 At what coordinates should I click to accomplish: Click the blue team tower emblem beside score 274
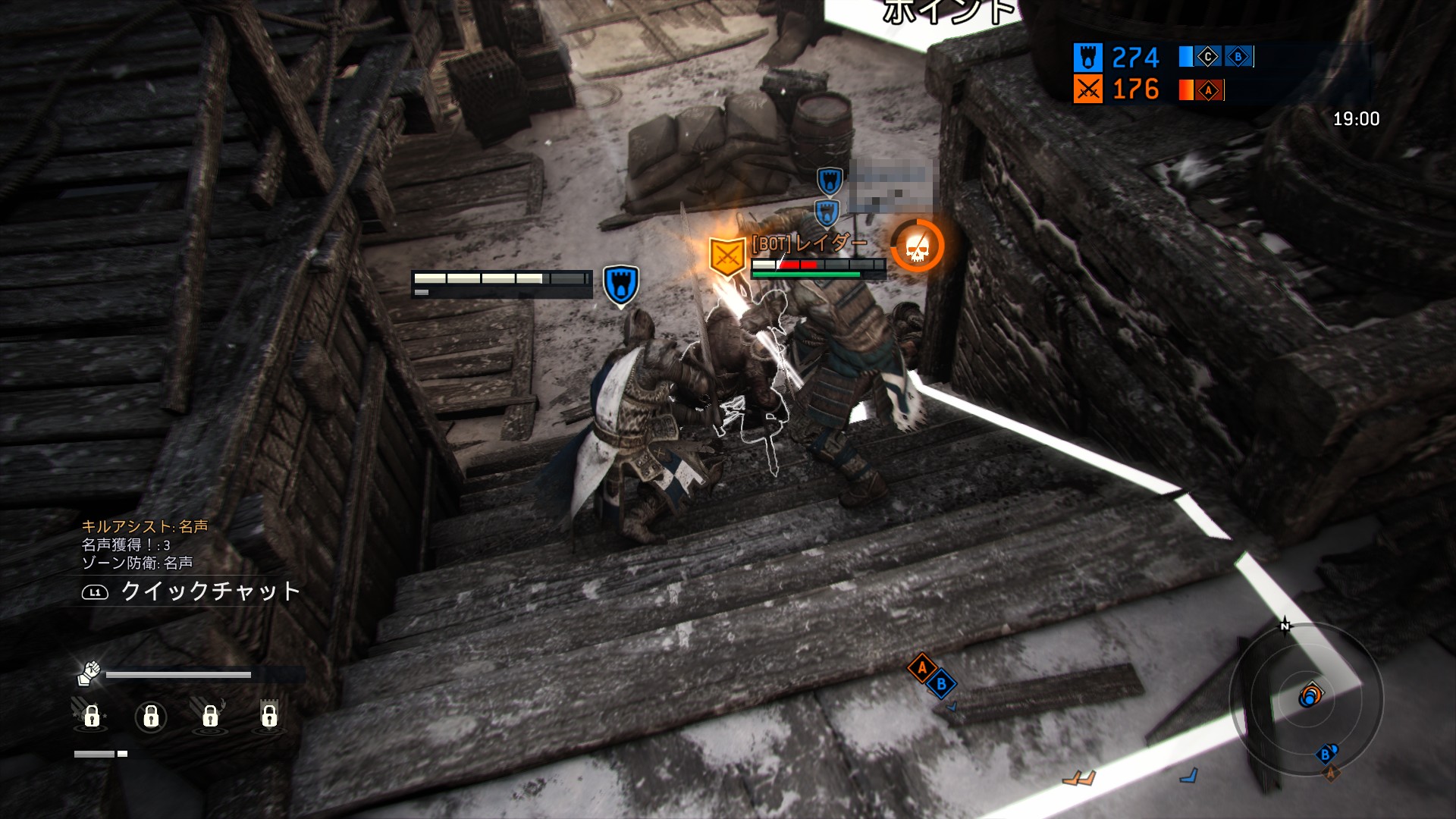(x=1087, y=58)
